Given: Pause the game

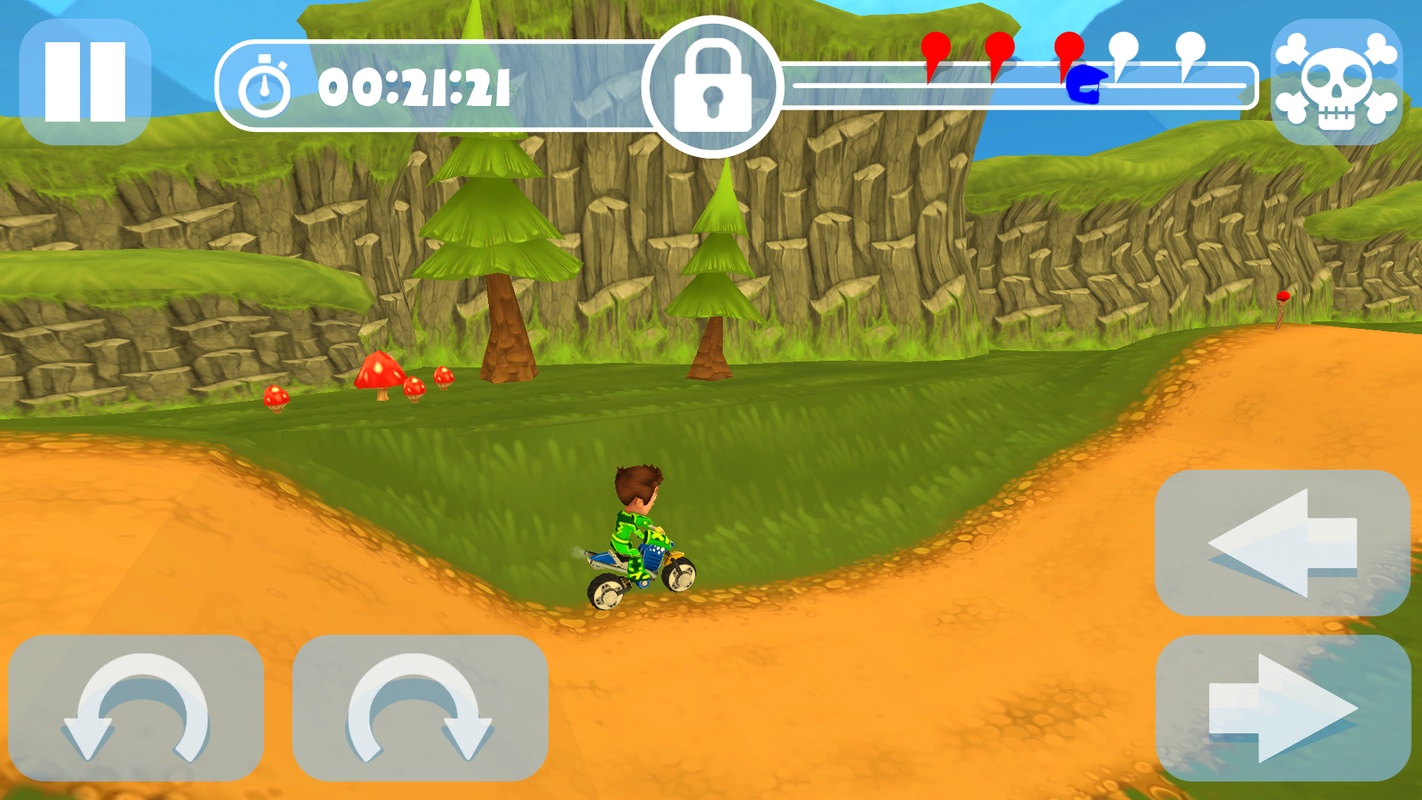Looking at the screenshot, I should 85,82.
